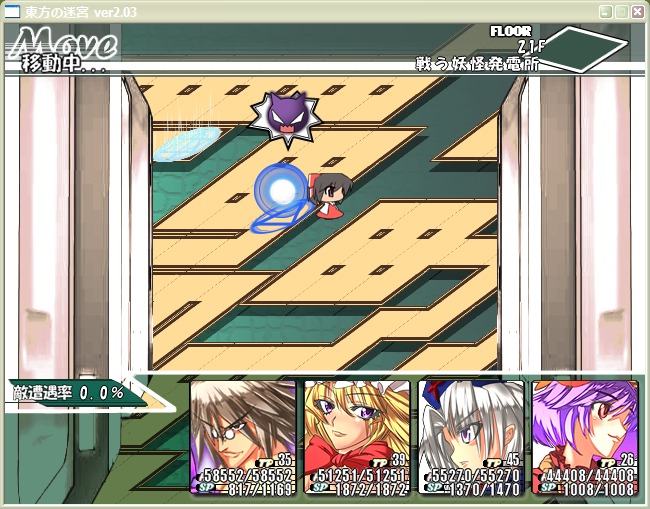Screen dimensions: 650x509
Task: Choose the blonde-haired character portrait
Action: coord(357,436)
